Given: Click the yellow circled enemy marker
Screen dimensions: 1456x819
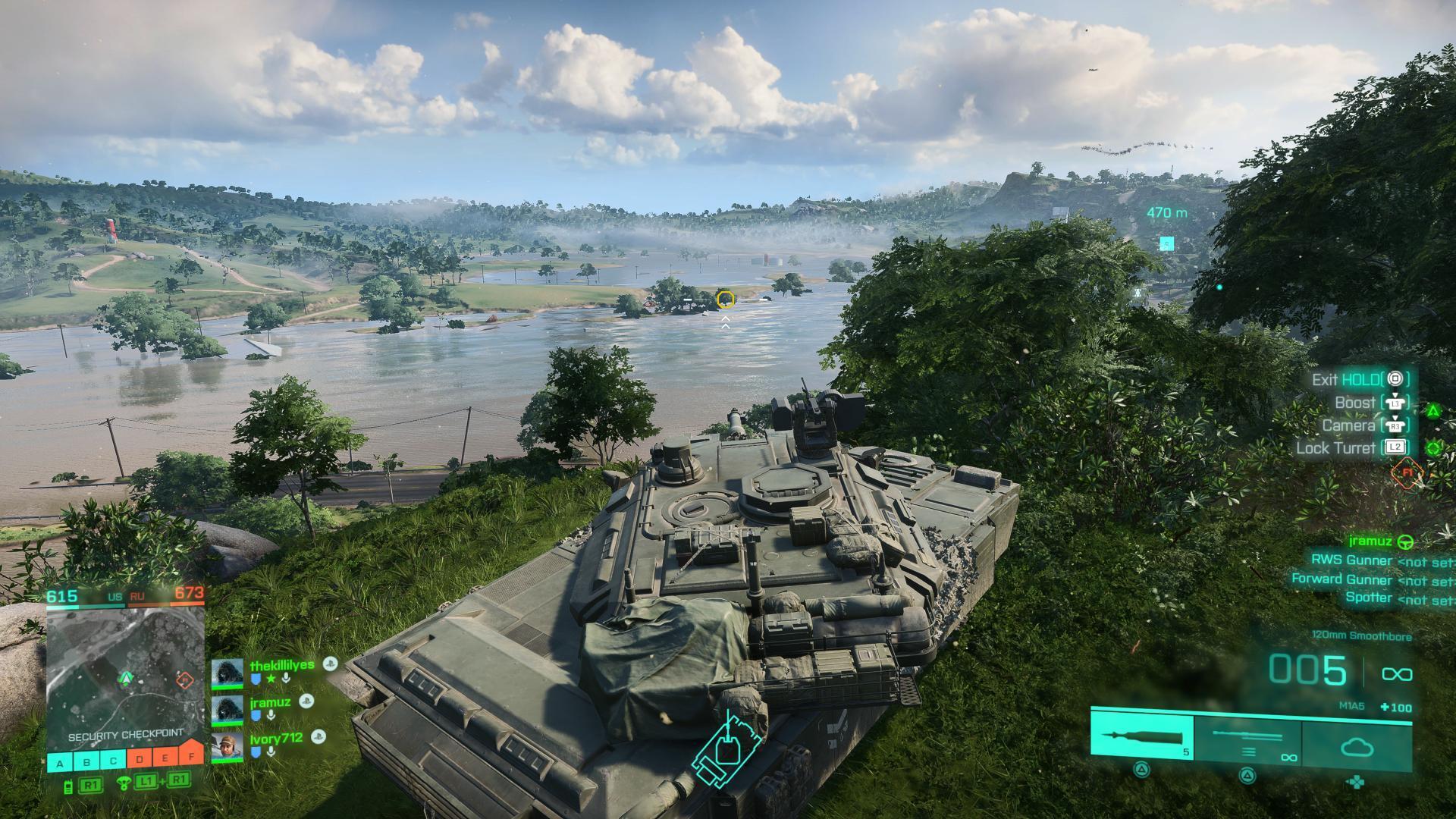Looking at the screenshot, I should click(725, 299).
